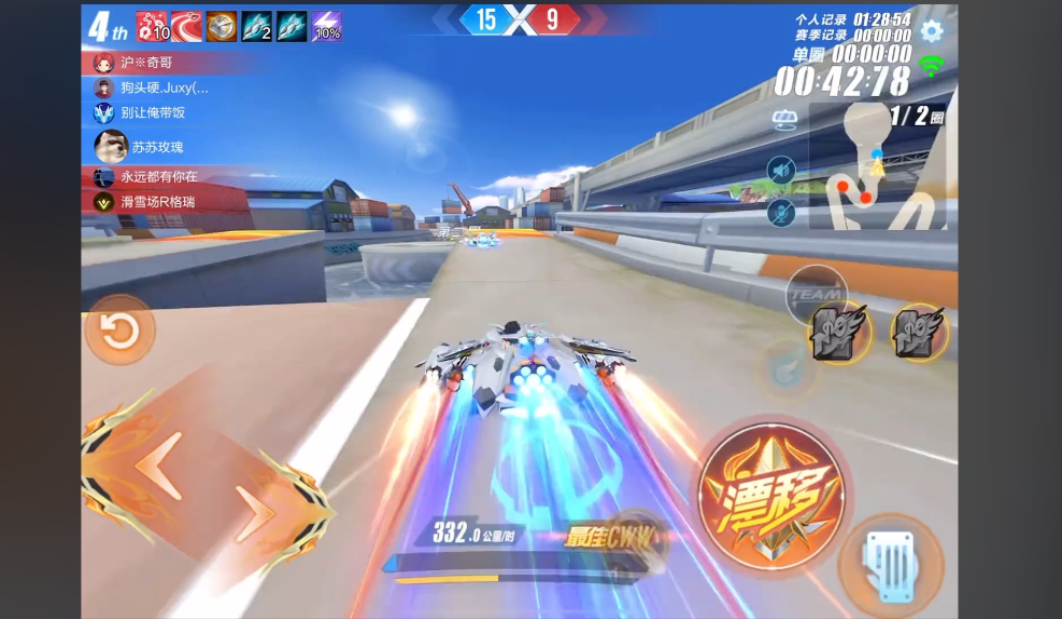The width and height of the screenshot is (1062, 619).
Task: Click the purple lightning 10% buff icon
Action: [327, 27]
